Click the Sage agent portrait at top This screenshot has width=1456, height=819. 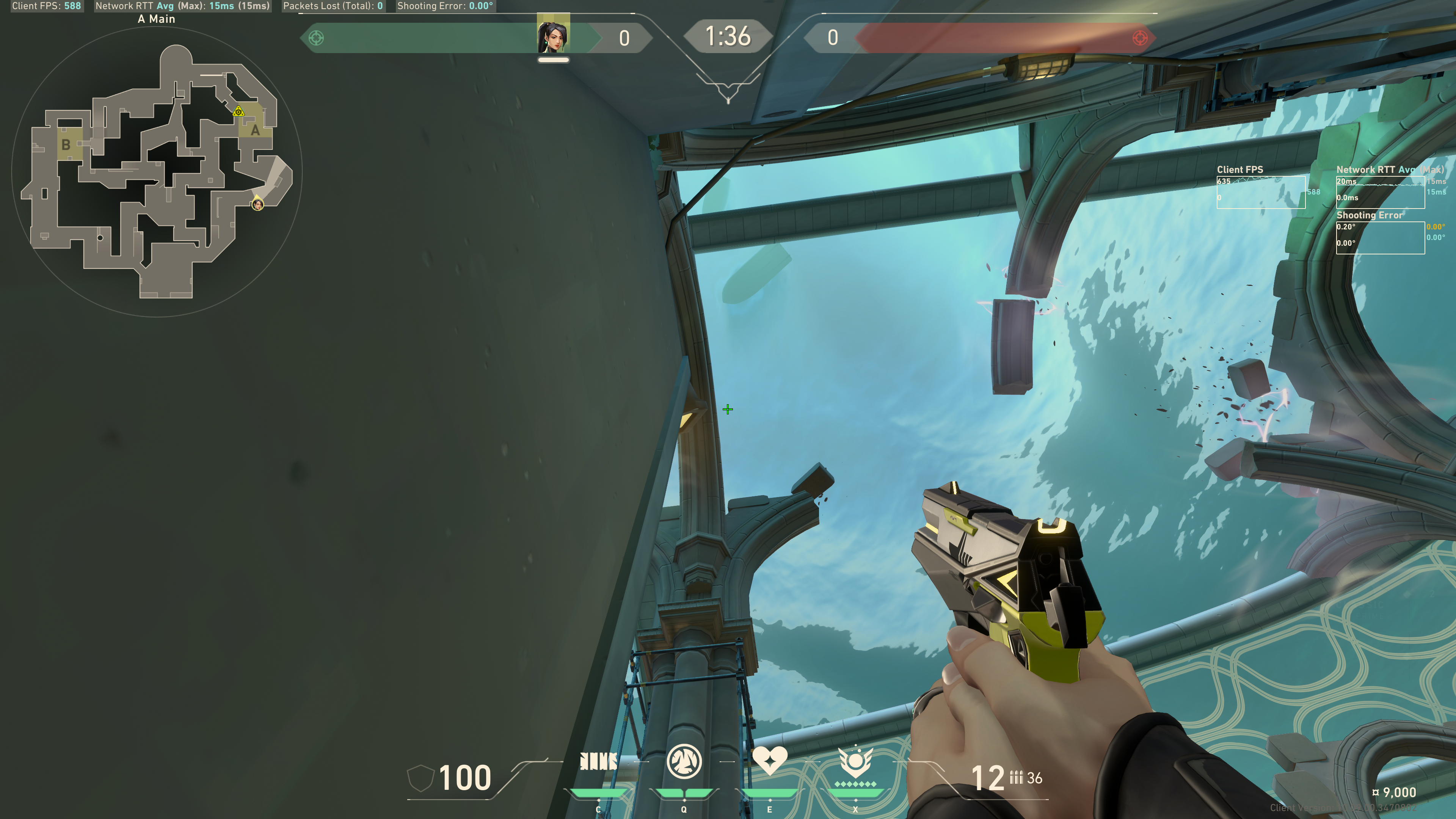pyautogui.click(x=553, y=36)
